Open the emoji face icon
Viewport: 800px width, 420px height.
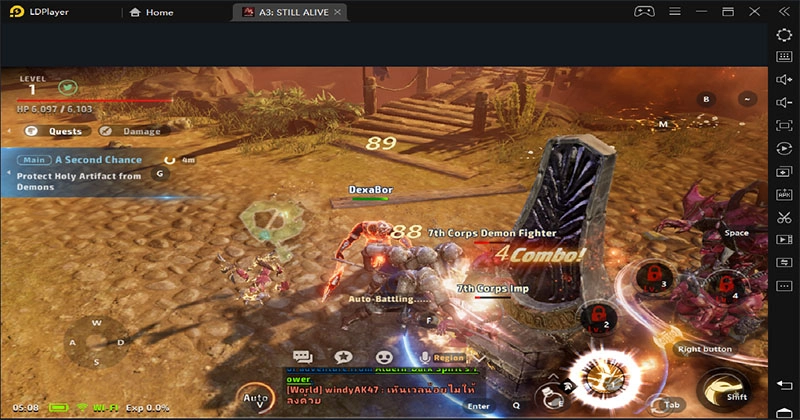(x=383, y=357)
